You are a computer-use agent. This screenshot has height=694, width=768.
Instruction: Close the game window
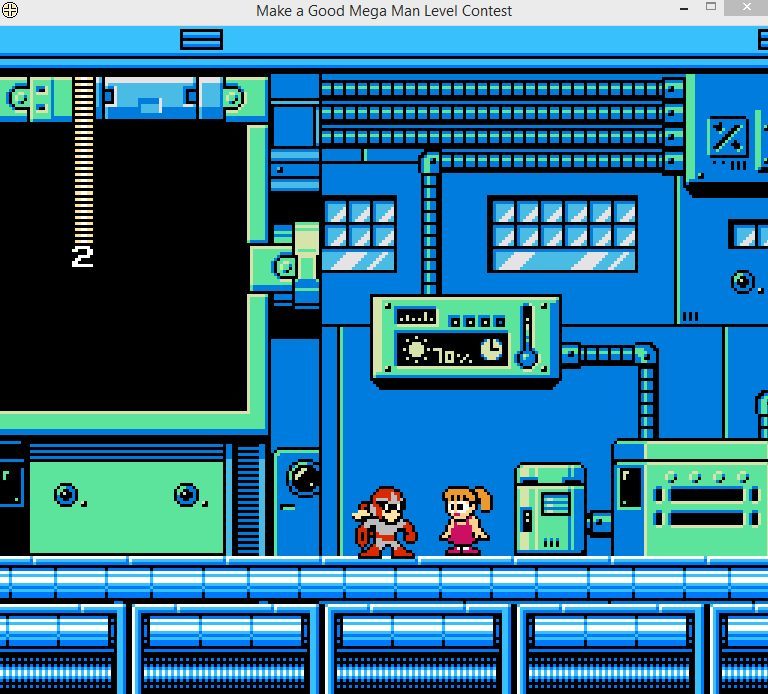coord(750,8)
